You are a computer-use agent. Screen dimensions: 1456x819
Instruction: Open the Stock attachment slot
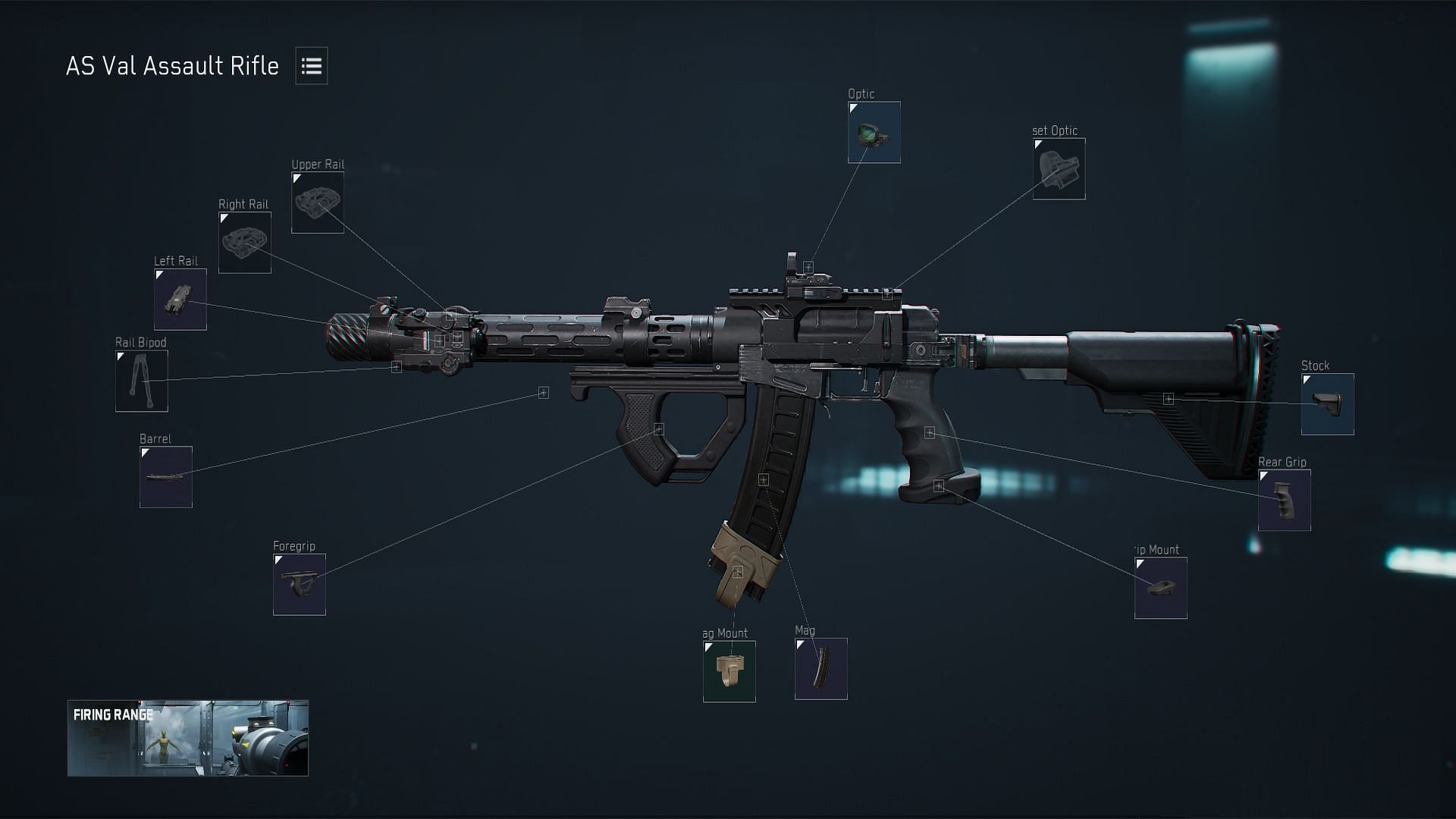pyautogui.click(x=1327, y=403)
